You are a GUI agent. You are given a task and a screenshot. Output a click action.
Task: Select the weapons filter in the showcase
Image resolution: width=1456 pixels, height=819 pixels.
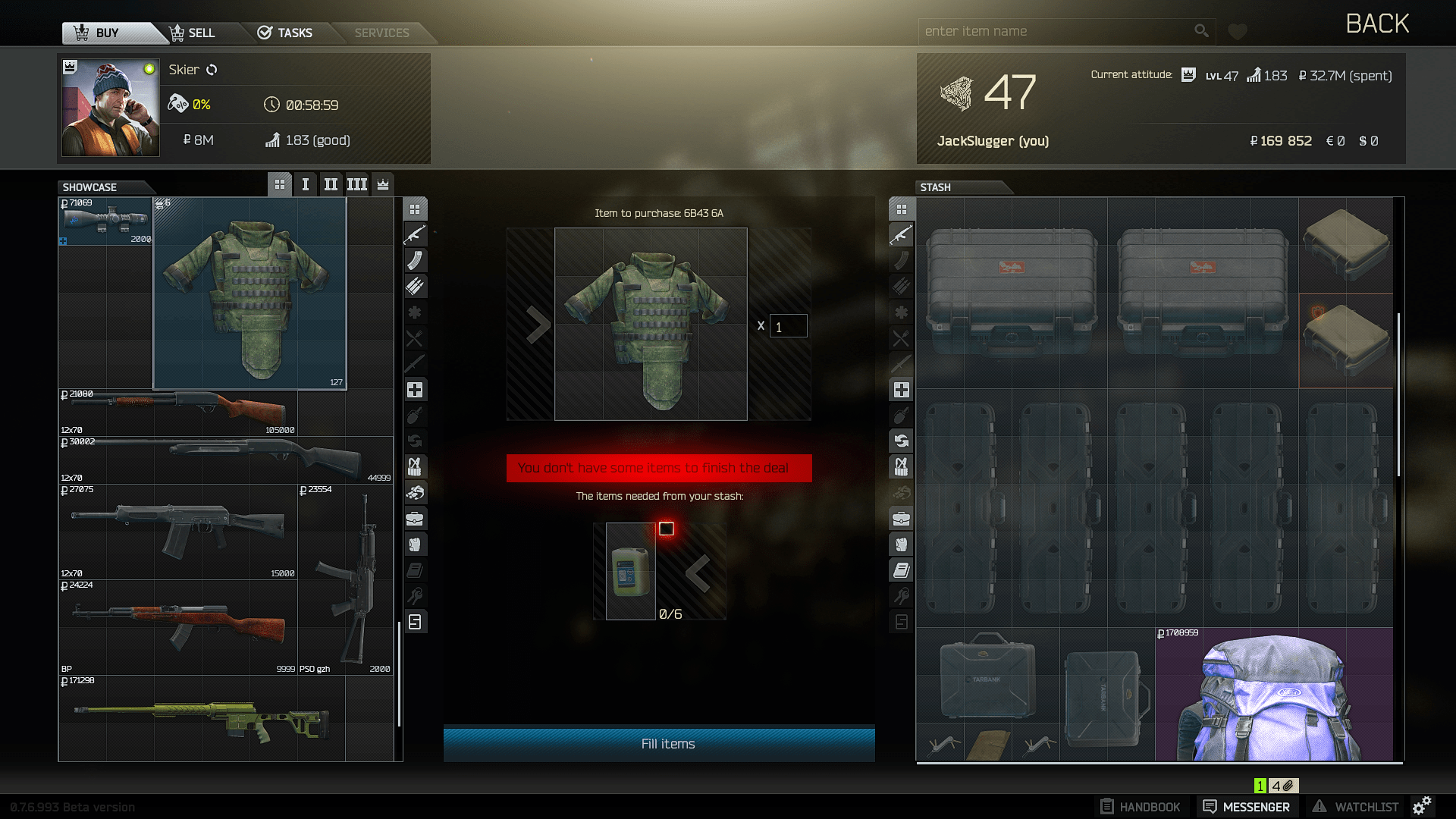pyautogui.click(x=415, y=234)
